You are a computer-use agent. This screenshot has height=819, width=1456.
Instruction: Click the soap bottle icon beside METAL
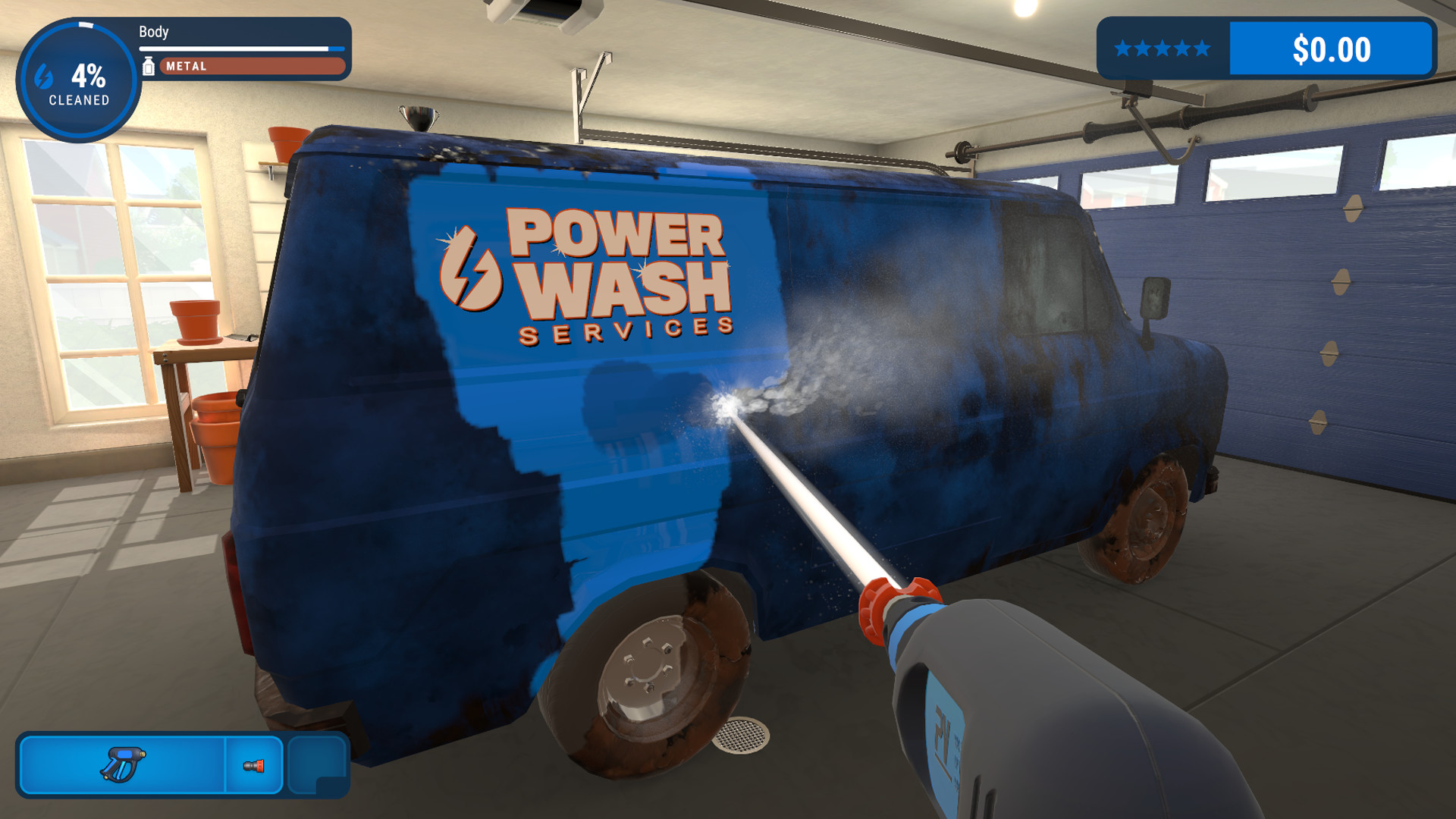[x=150, y=66]
